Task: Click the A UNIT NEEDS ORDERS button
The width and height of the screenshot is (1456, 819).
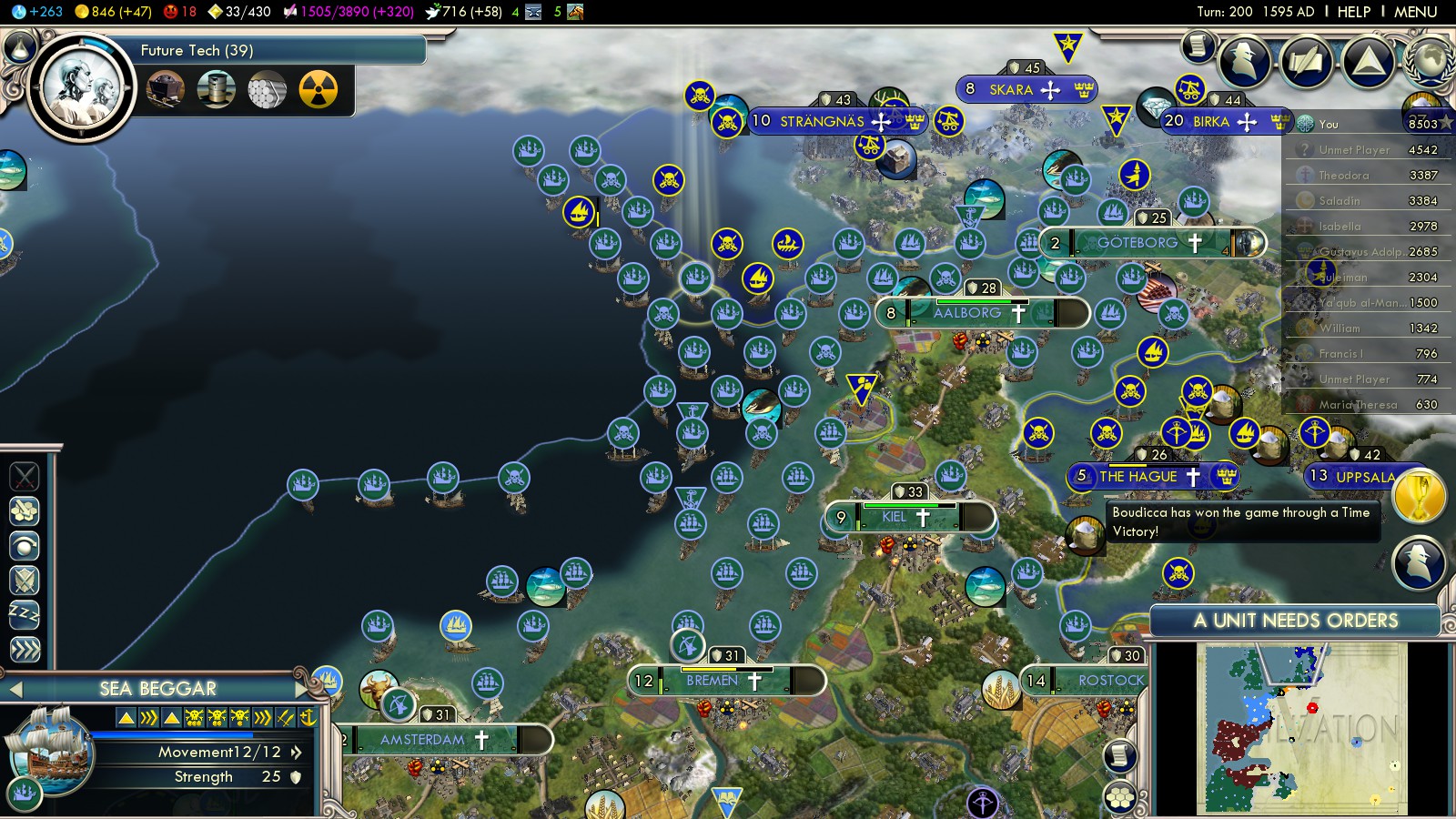Action: 1295,621
